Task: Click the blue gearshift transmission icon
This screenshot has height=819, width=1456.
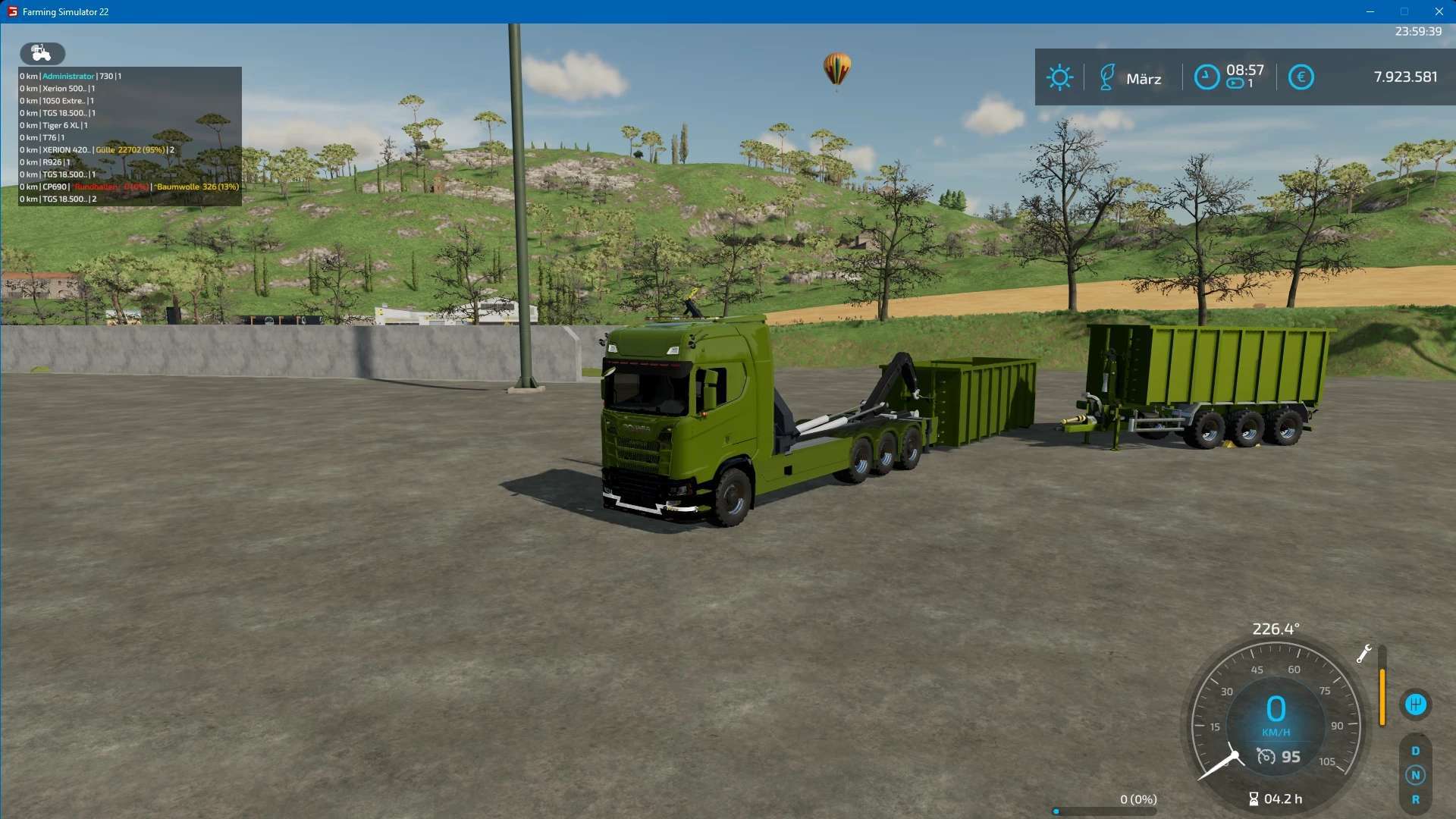Action: coord(1415,704)
